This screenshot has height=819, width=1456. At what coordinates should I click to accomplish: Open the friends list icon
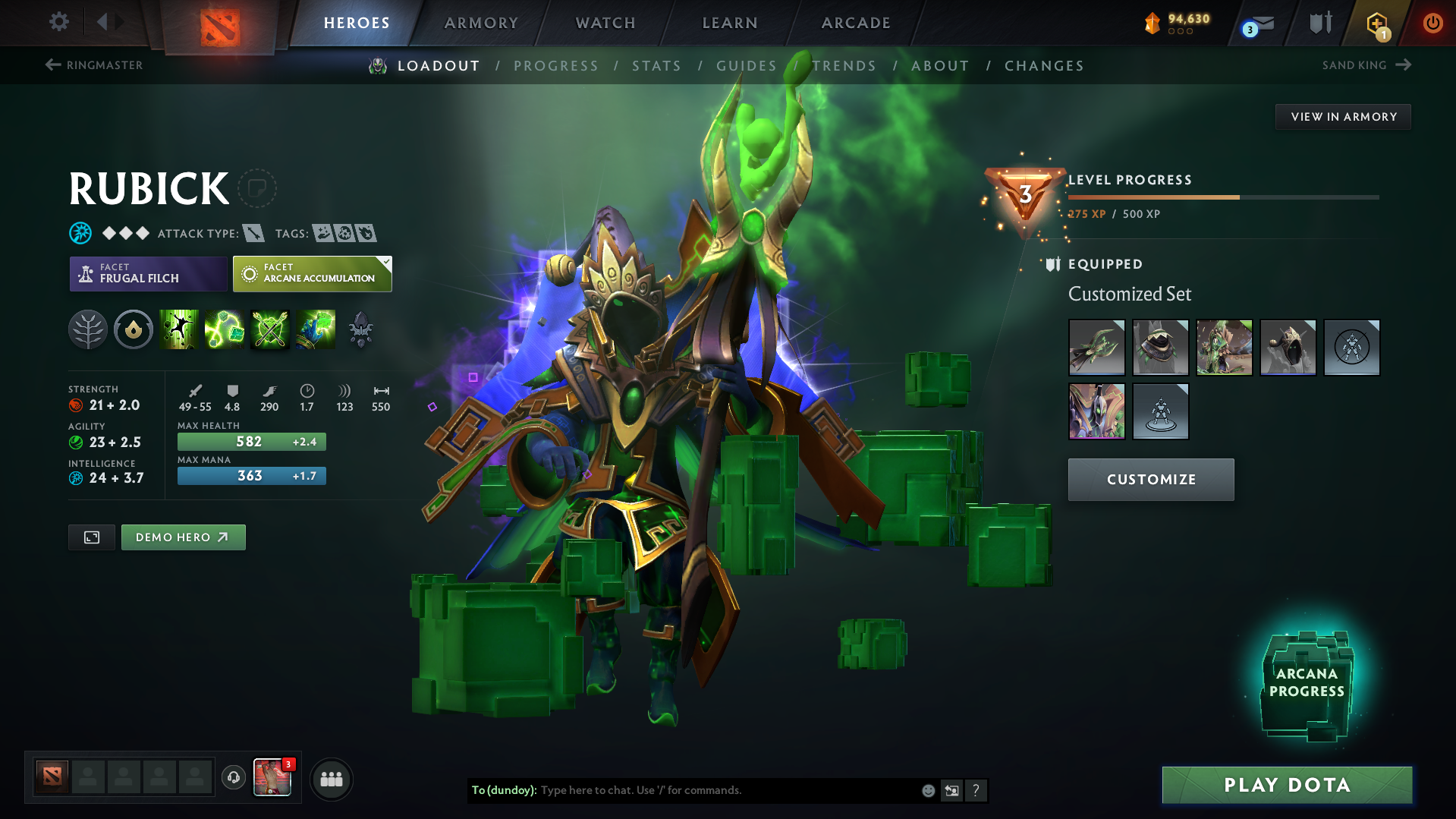332,779
